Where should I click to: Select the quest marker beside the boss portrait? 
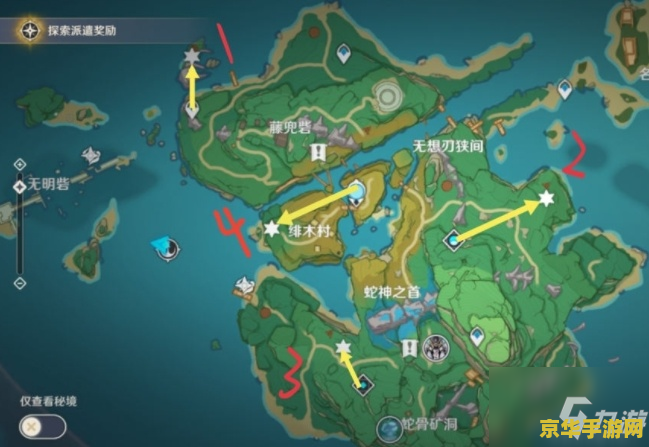pos(409,348)
